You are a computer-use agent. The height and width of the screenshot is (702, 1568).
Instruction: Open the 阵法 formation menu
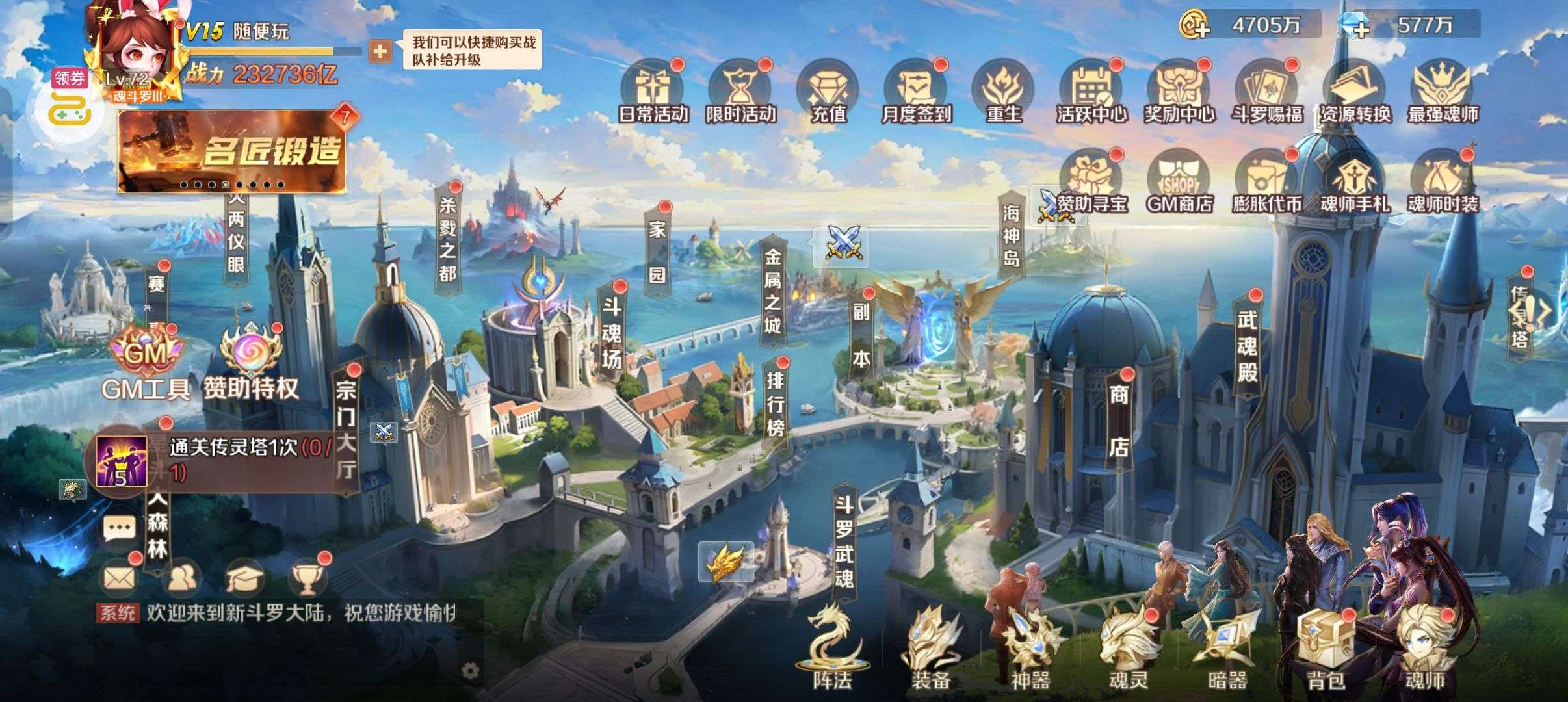[x=831, y=647]
